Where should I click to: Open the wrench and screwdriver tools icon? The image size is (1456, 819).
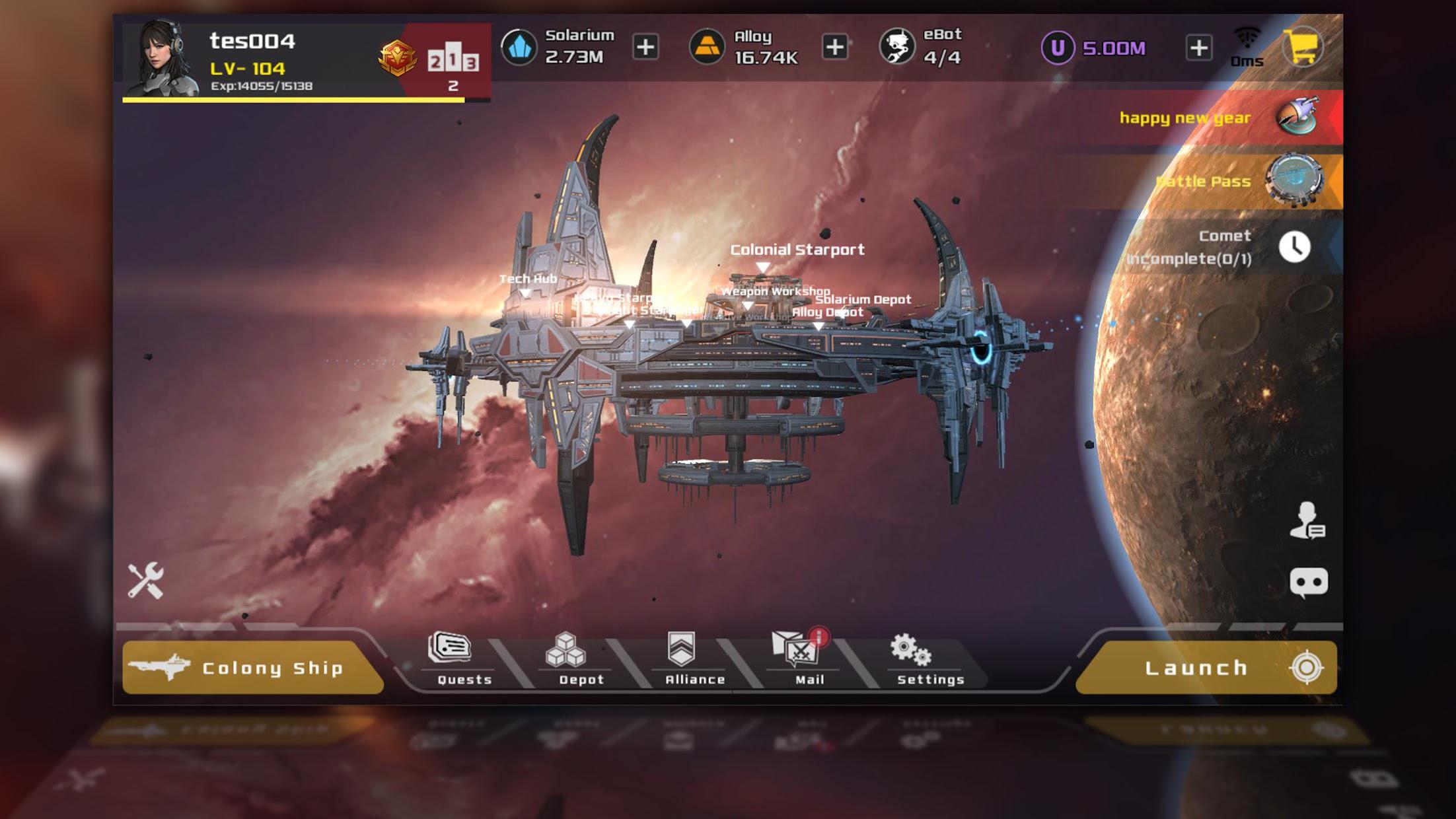point(146,581)
